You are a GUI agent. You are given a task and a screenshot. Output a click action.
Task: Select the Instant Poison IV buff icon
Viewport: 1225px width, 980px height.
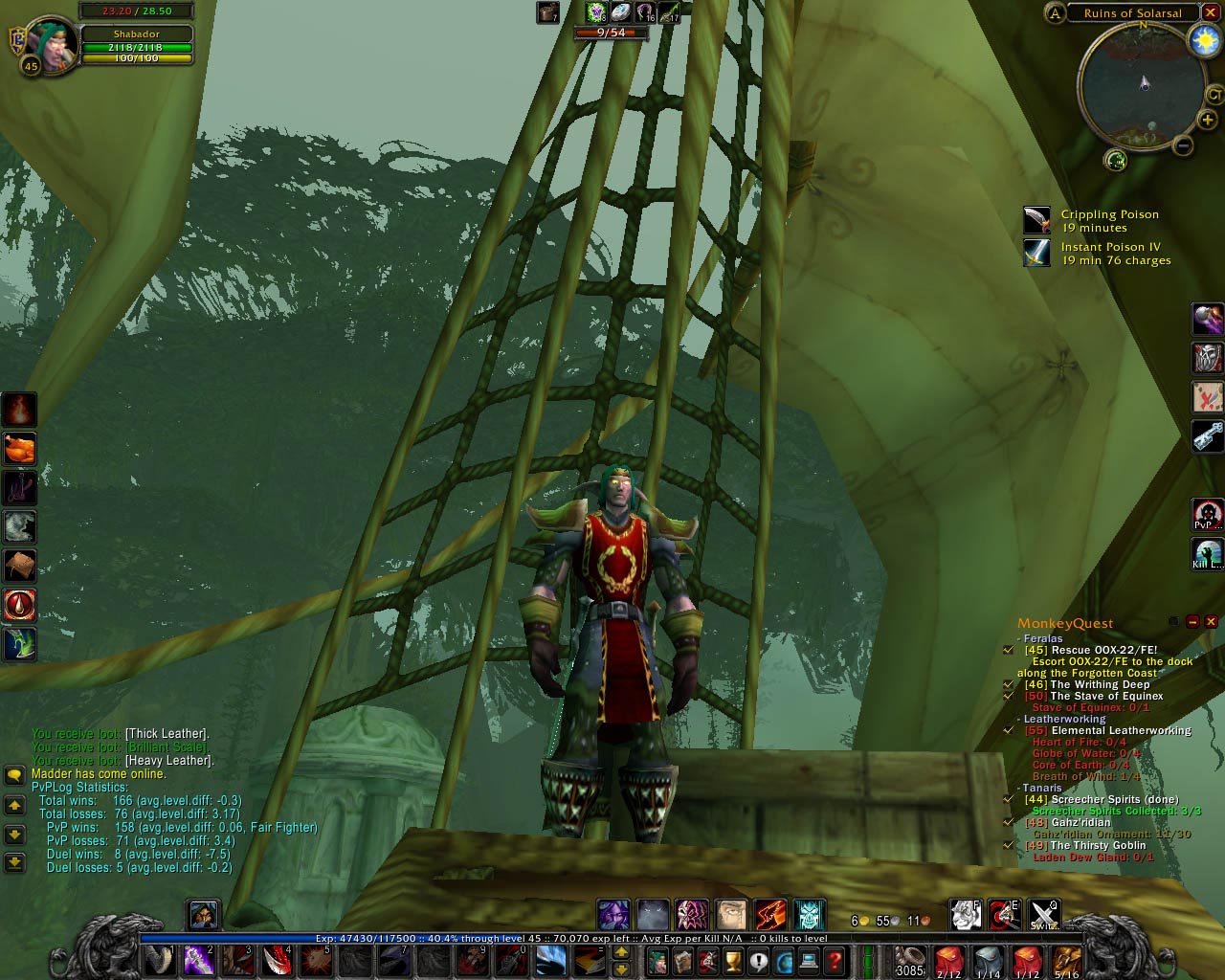click(x=1036, y=253)
